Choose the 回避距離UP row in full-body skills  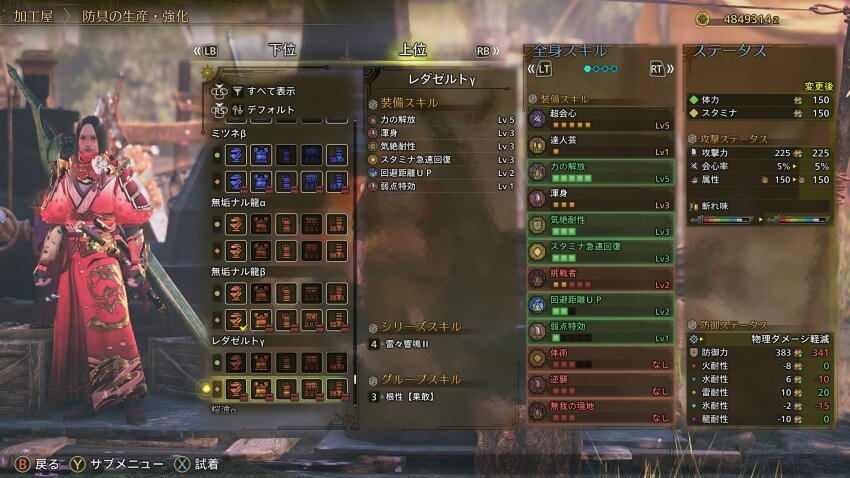[600, 306]
